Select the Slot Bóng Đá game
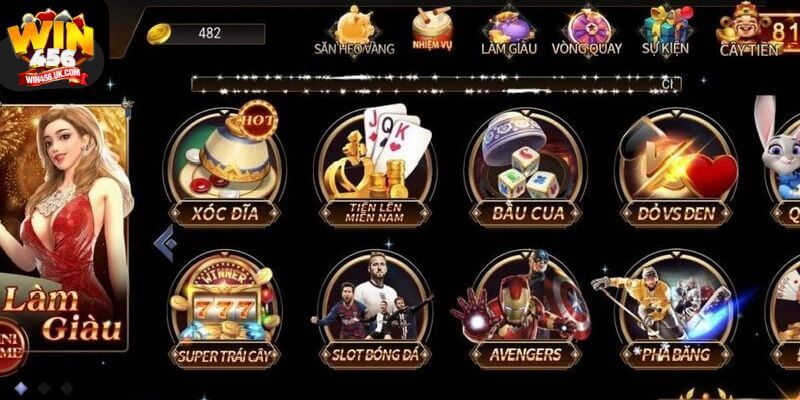 pos(374,308)
